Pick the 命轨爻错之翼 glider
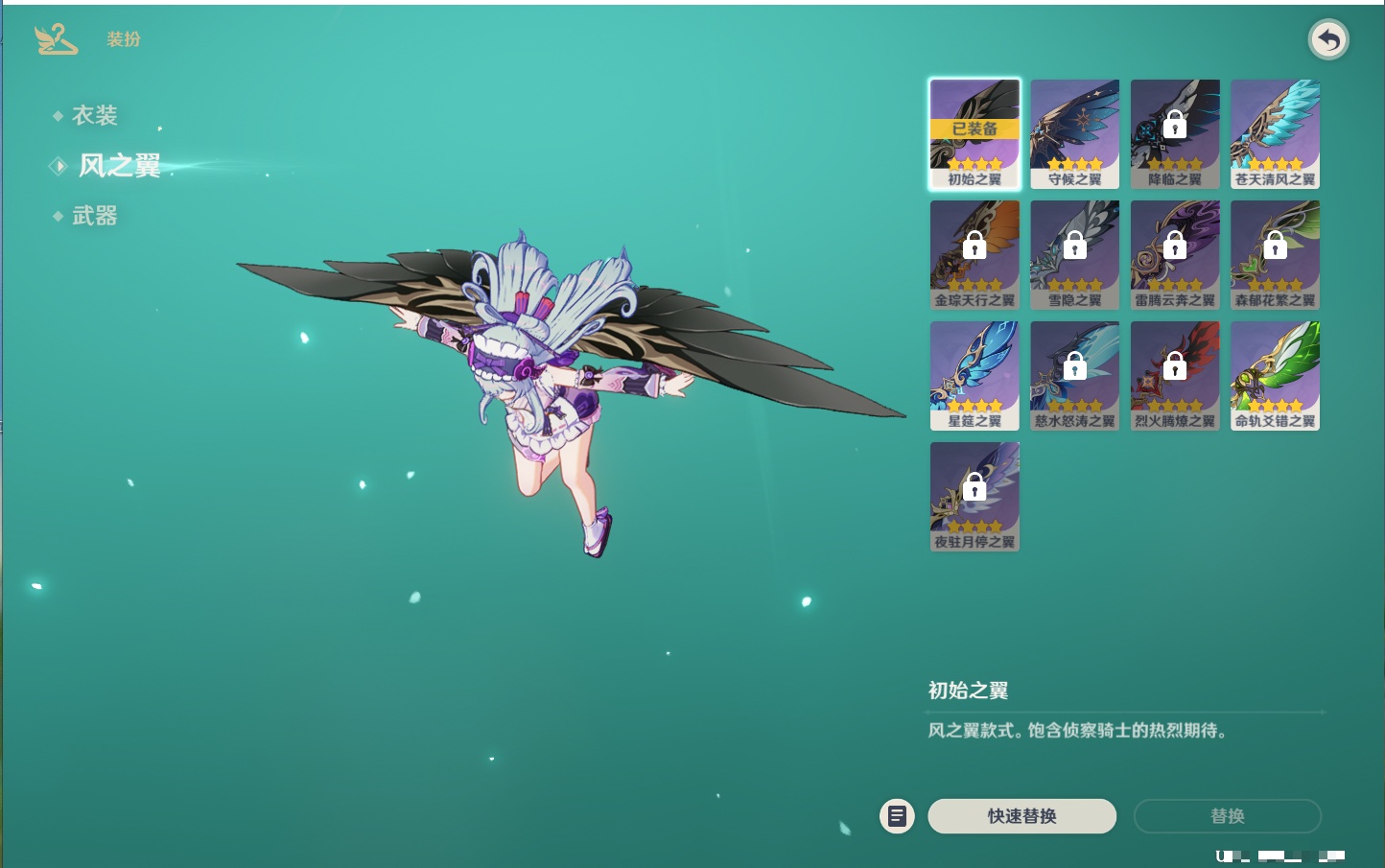This screenshot has height=868, width=1385. [x=1275, y=376]
